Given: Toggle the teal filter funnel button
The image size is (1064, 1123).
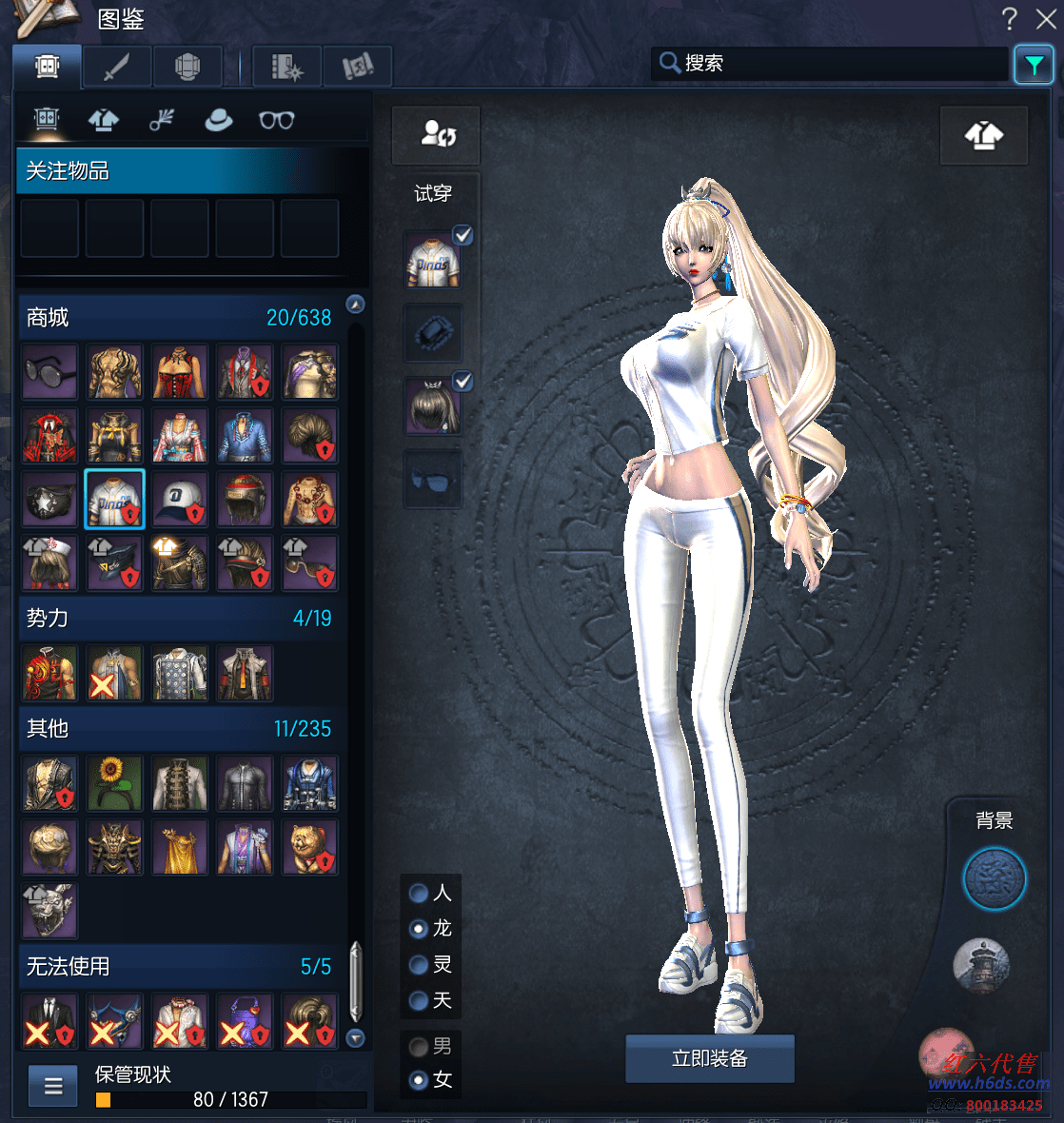Looking at the screenshot, I should [x=1034, y=65].
